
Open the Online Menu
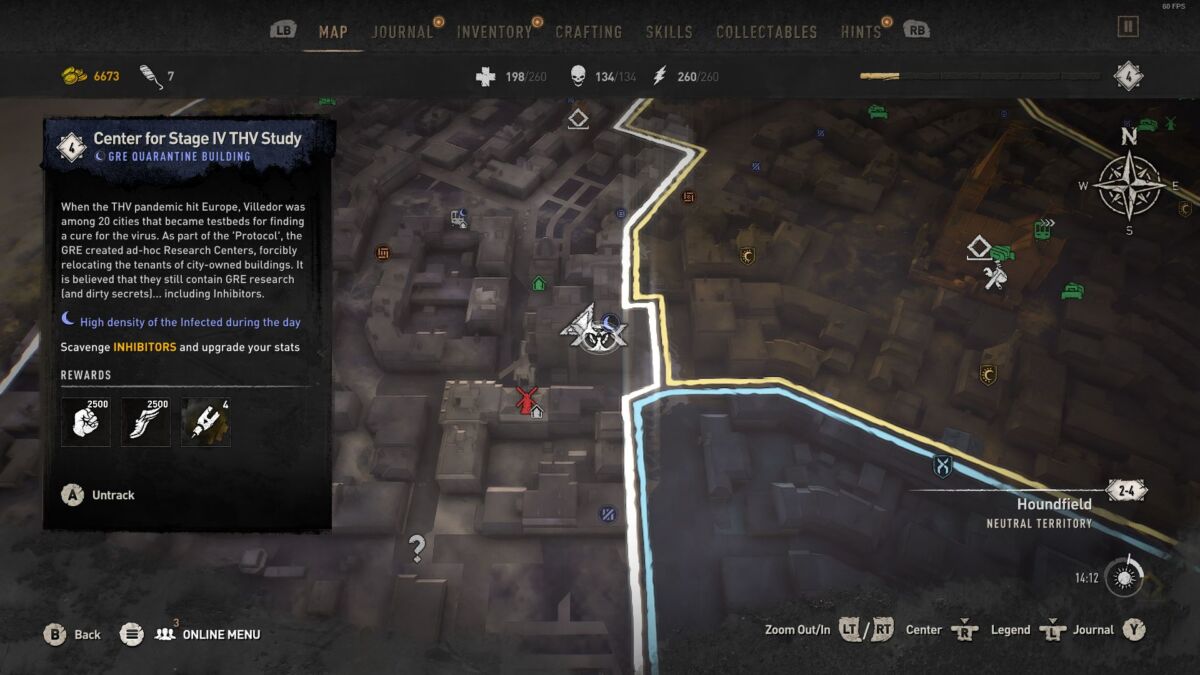point(208,634)
